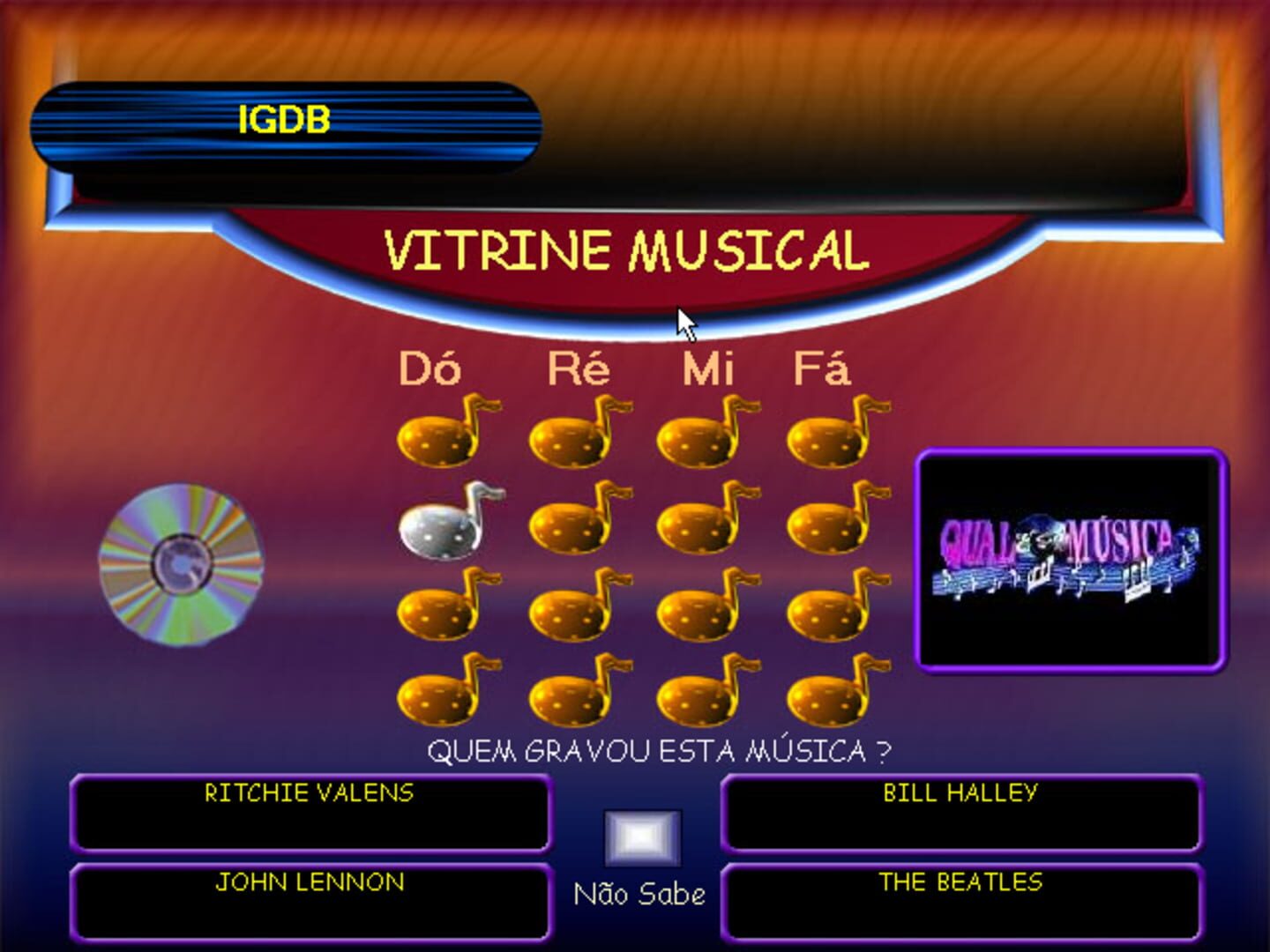1270x952 pixels.
Task: Click the first note under Mi
Action: coord(697,436)
